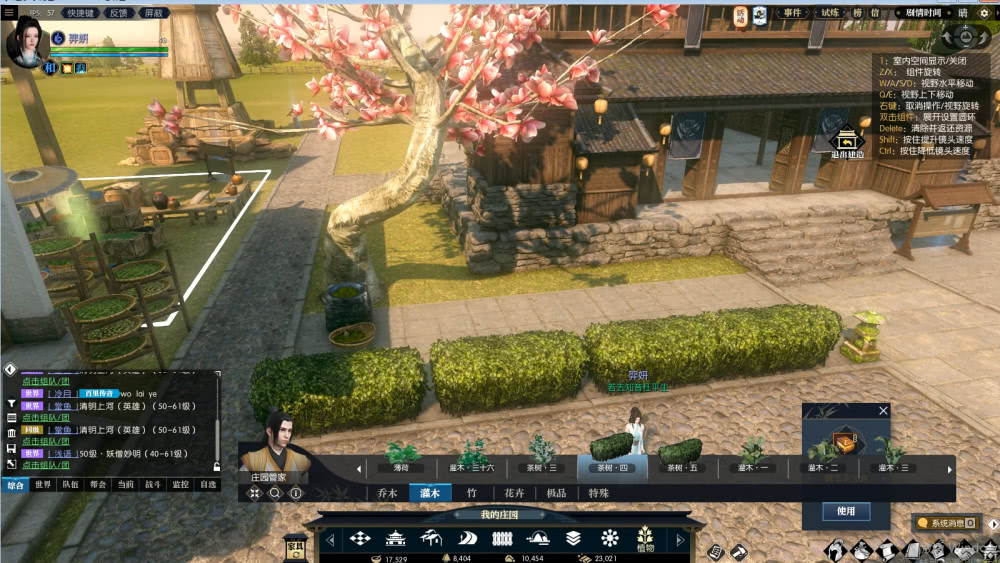1000x563 pixels.
Task: Close the item popup panel
Action: [x=883, y=410]
